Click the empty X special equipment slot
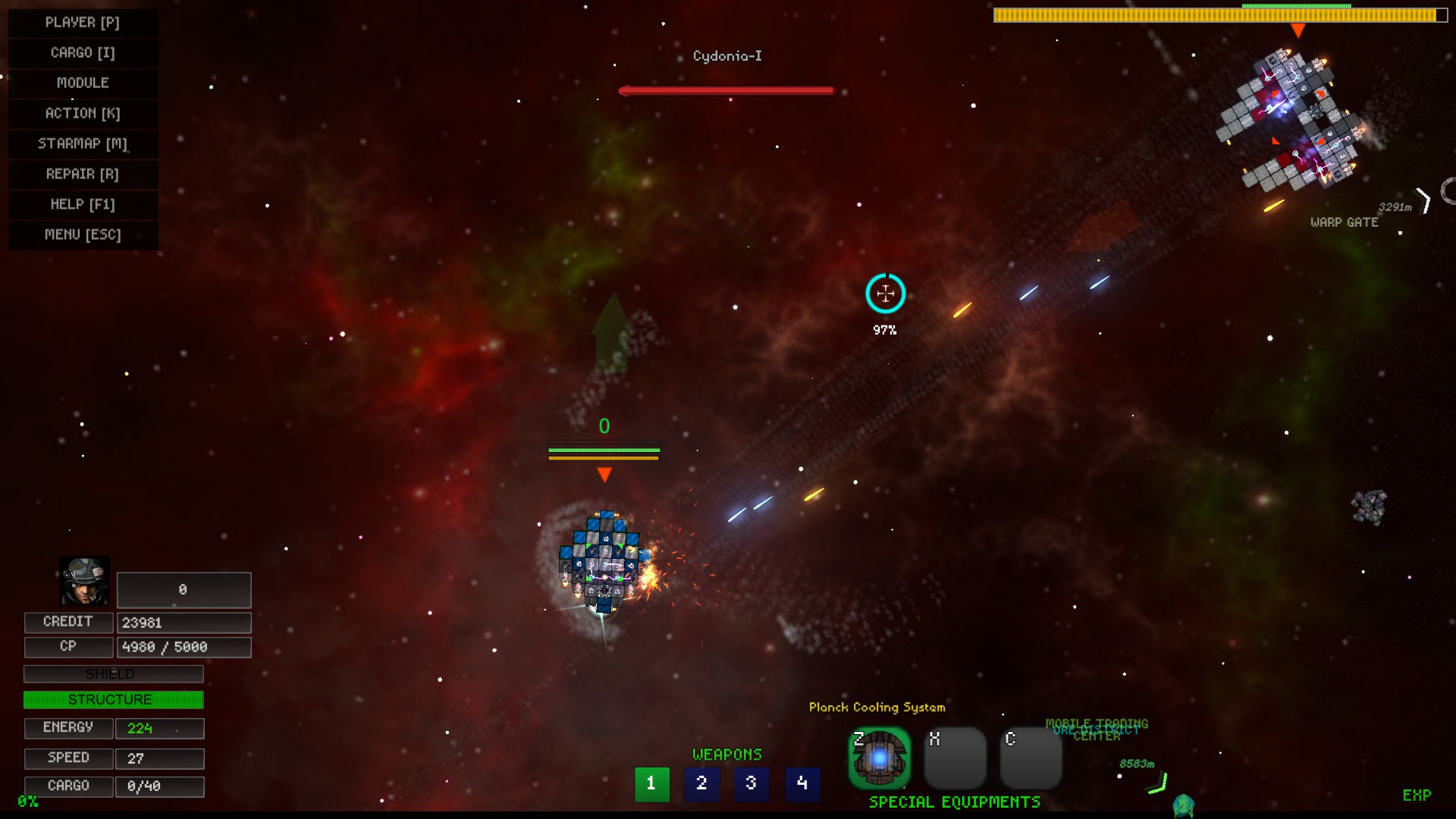Image resolution: width=1456 pixels, height=819 pixels. pyautogui.click(x=955, y=758)
